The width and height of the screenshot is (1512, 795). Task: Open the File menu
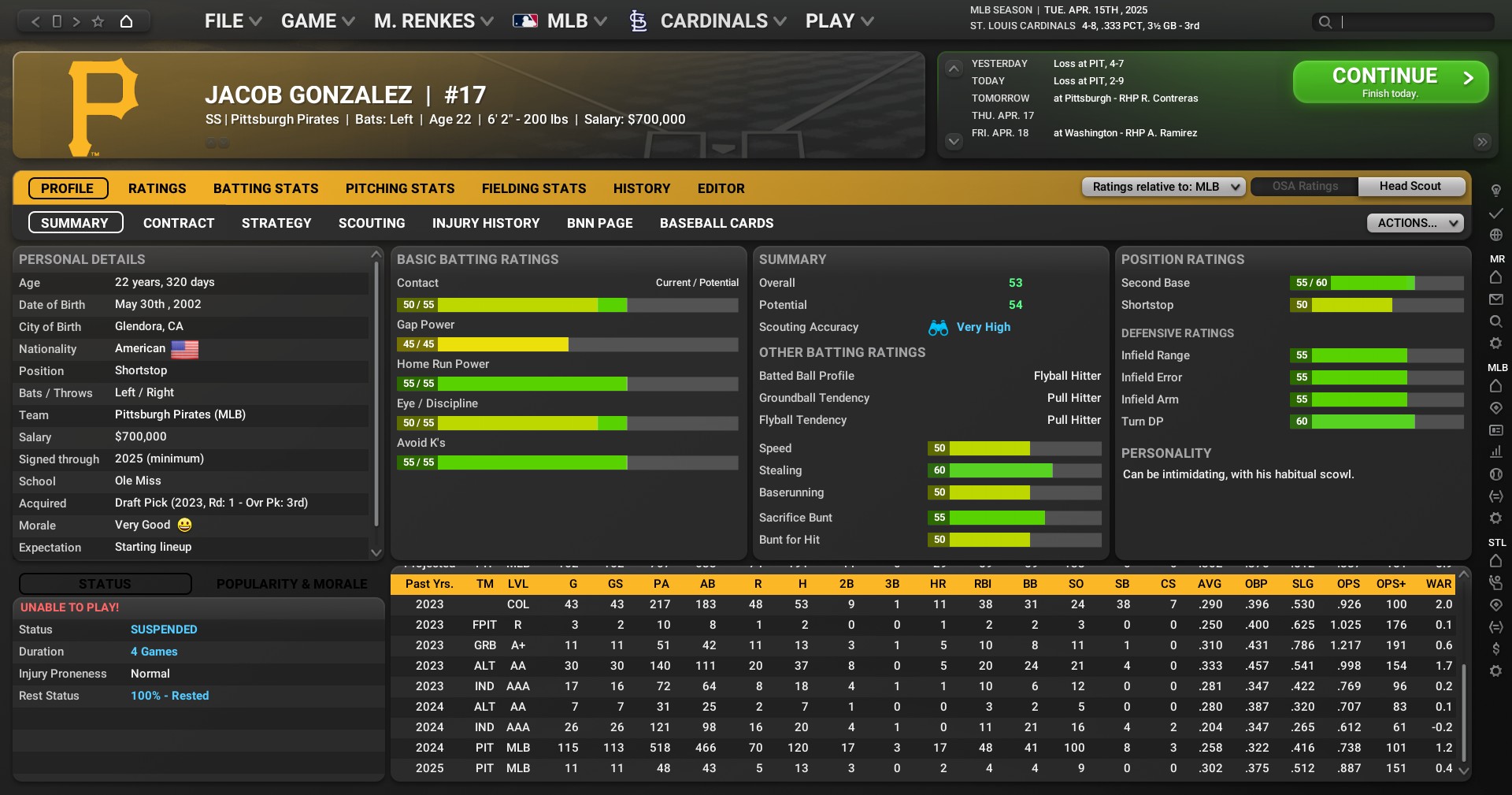(x=232, y=21)
